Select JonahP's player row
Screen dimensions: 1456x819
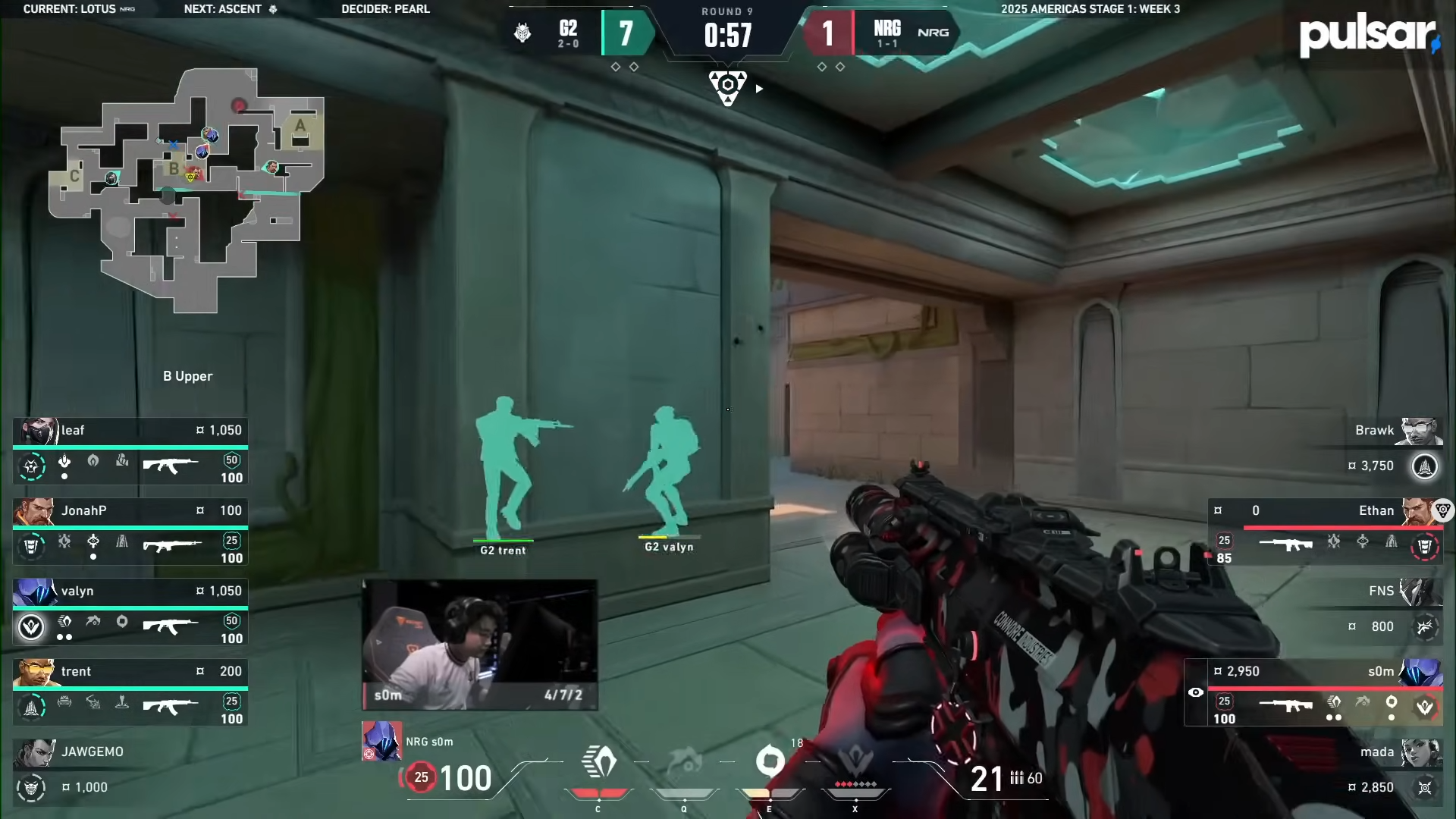click(130, 532)
